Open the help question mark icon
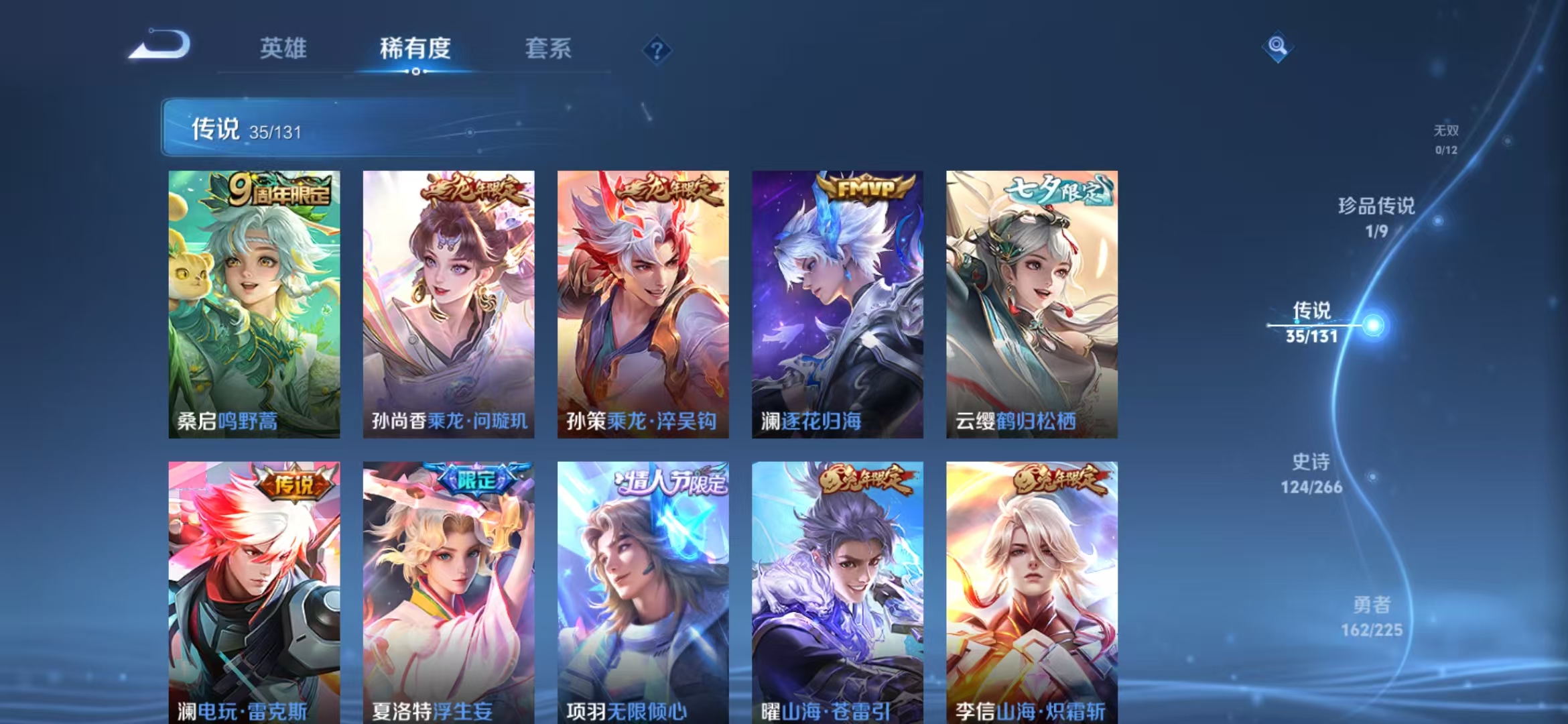This screenshot has height=724, width=1568. (659, 50)
